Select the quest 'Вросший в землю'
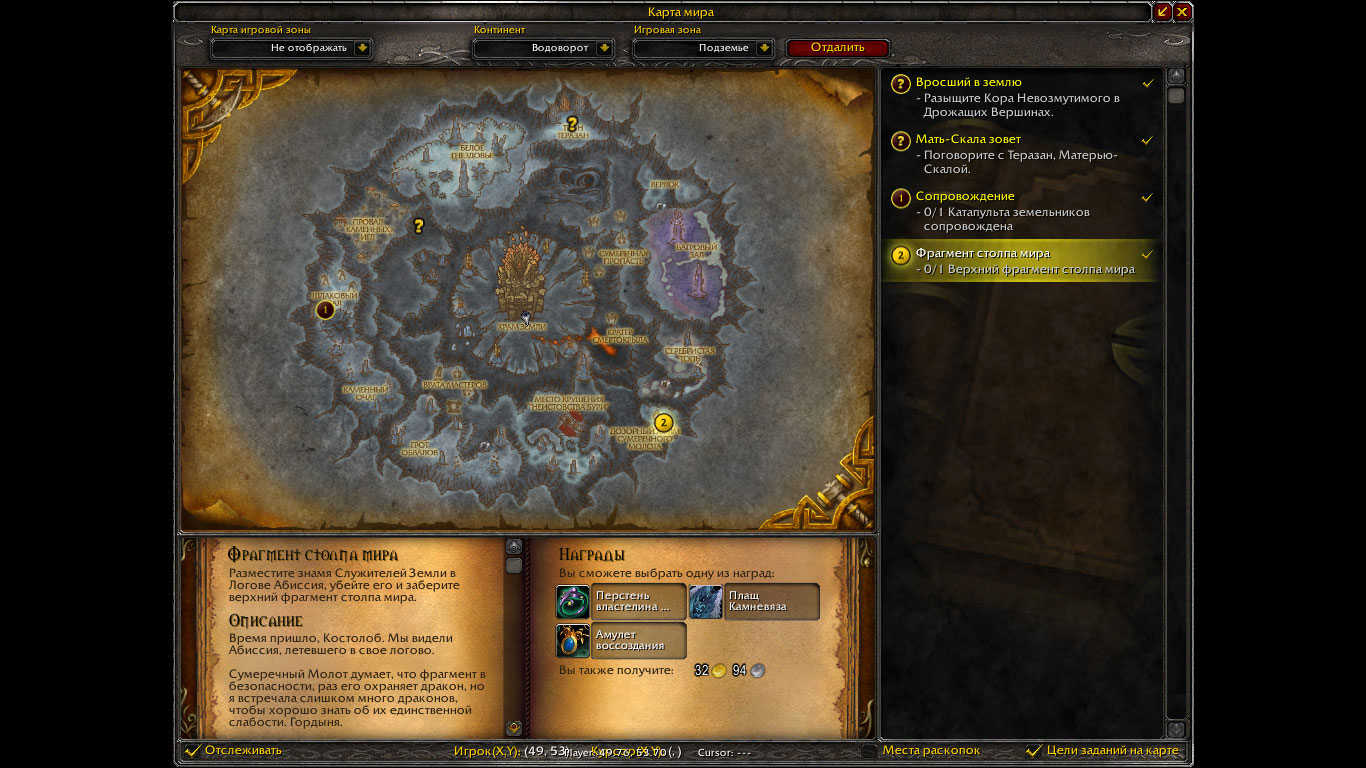The width and height of the screenshot is (1366, 768). 968,82
